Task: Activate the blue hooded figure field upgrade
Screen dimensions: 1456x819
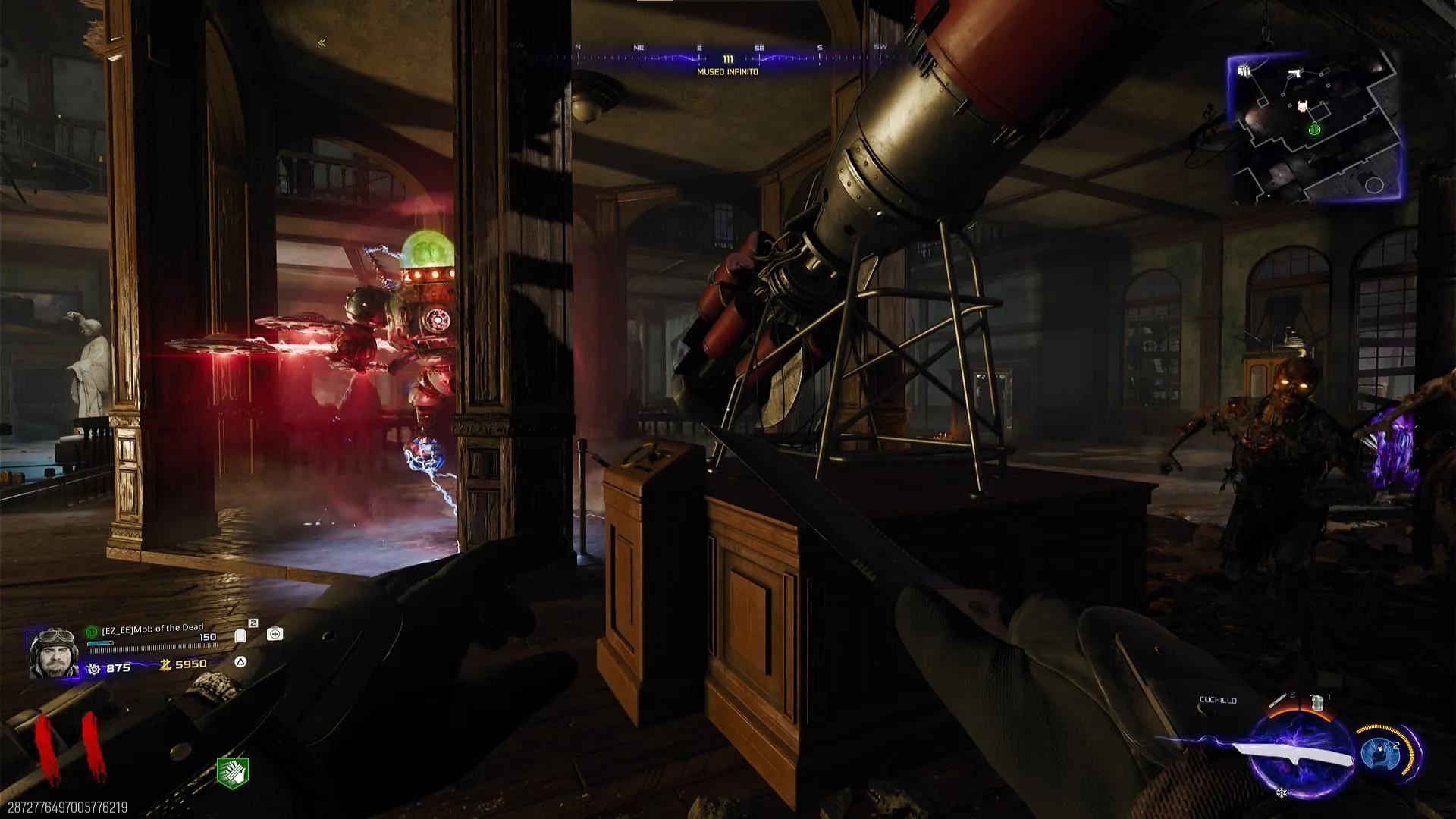Action: (x=1380, y=752)
